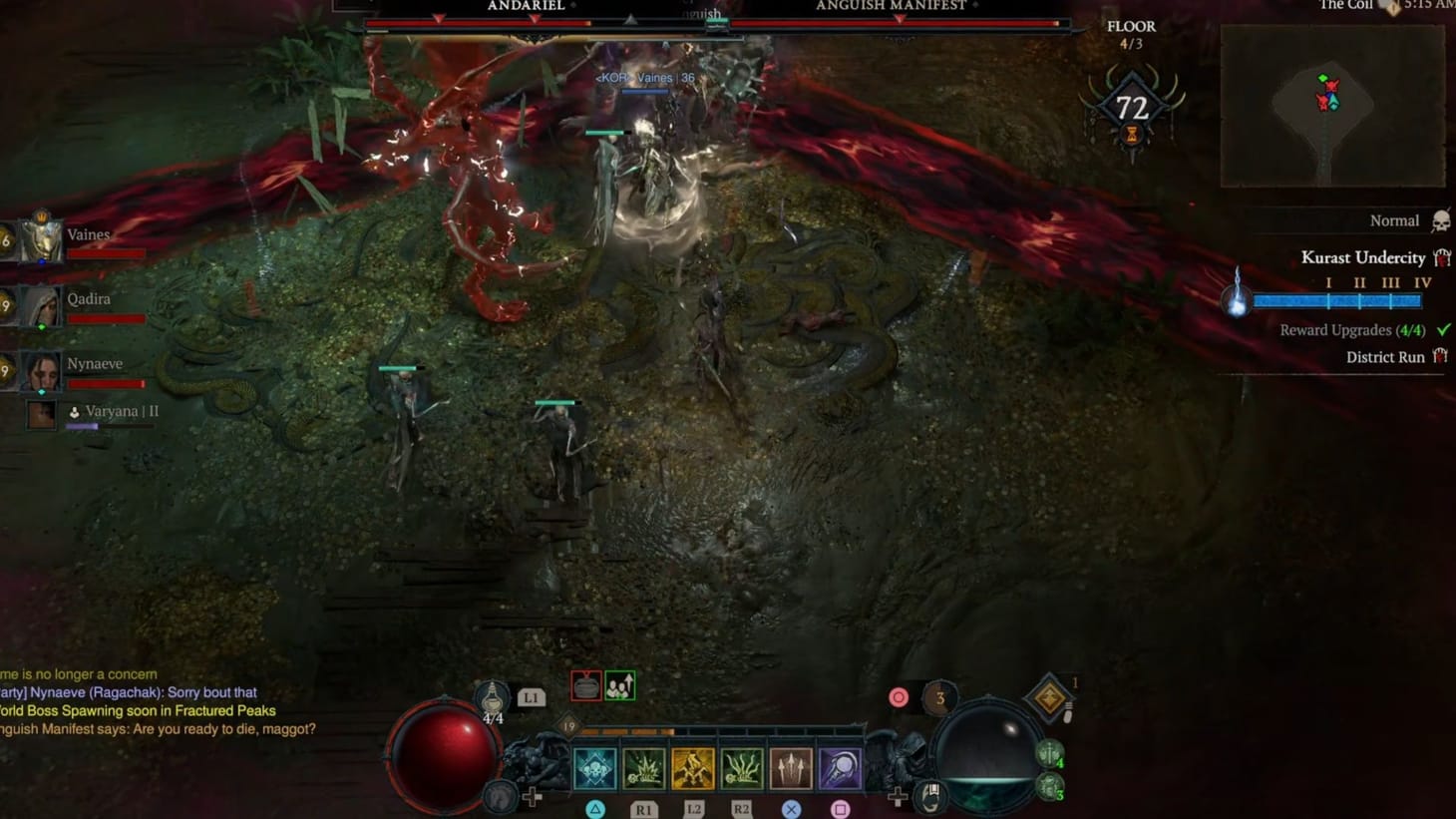Click the golden Golem skill icon
The width and height of the screenshot is (1456, 819).
(x=693, y=766)
